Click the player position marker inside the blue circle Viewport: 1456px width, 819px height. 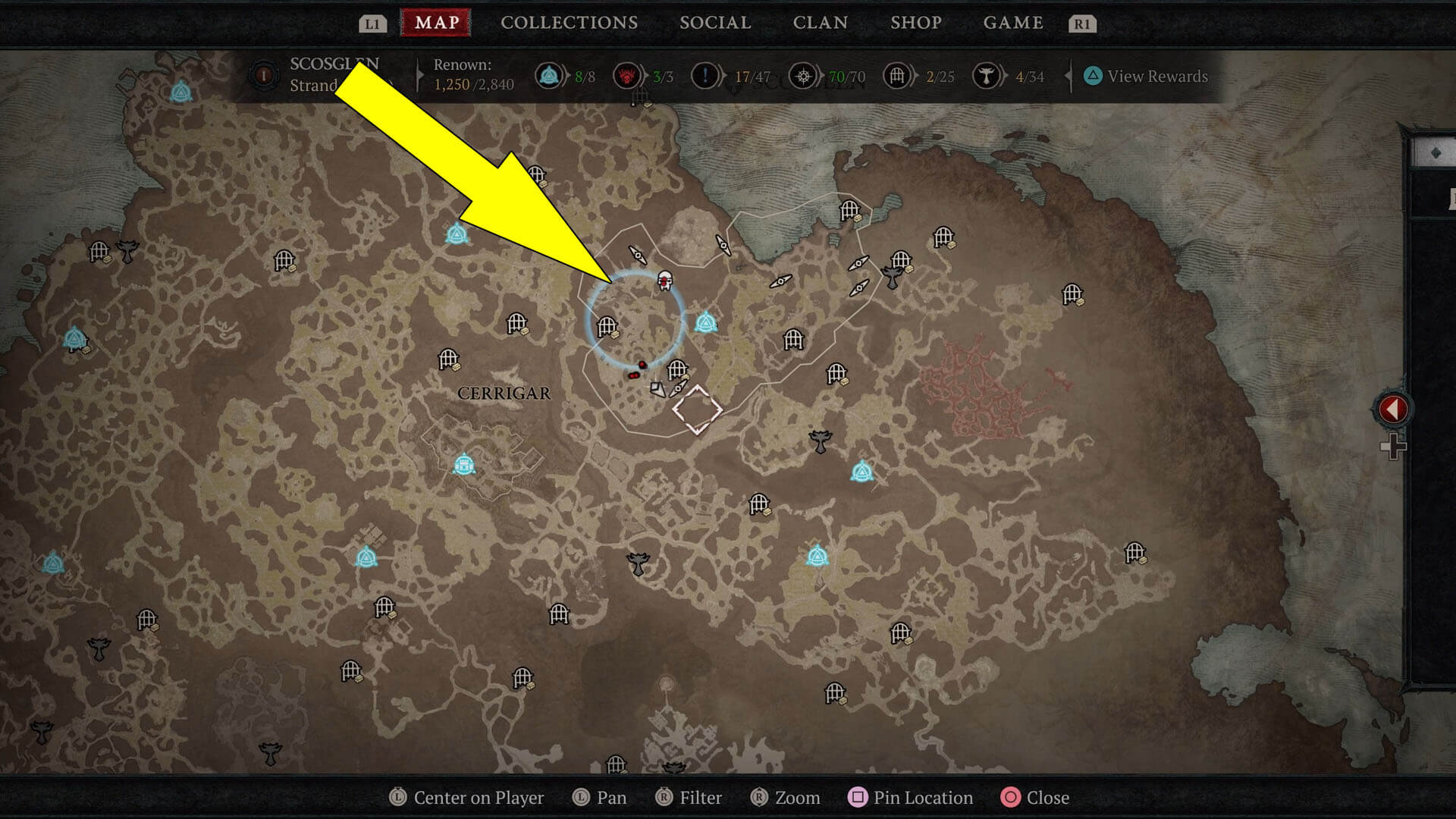click(x=664, y=281)
